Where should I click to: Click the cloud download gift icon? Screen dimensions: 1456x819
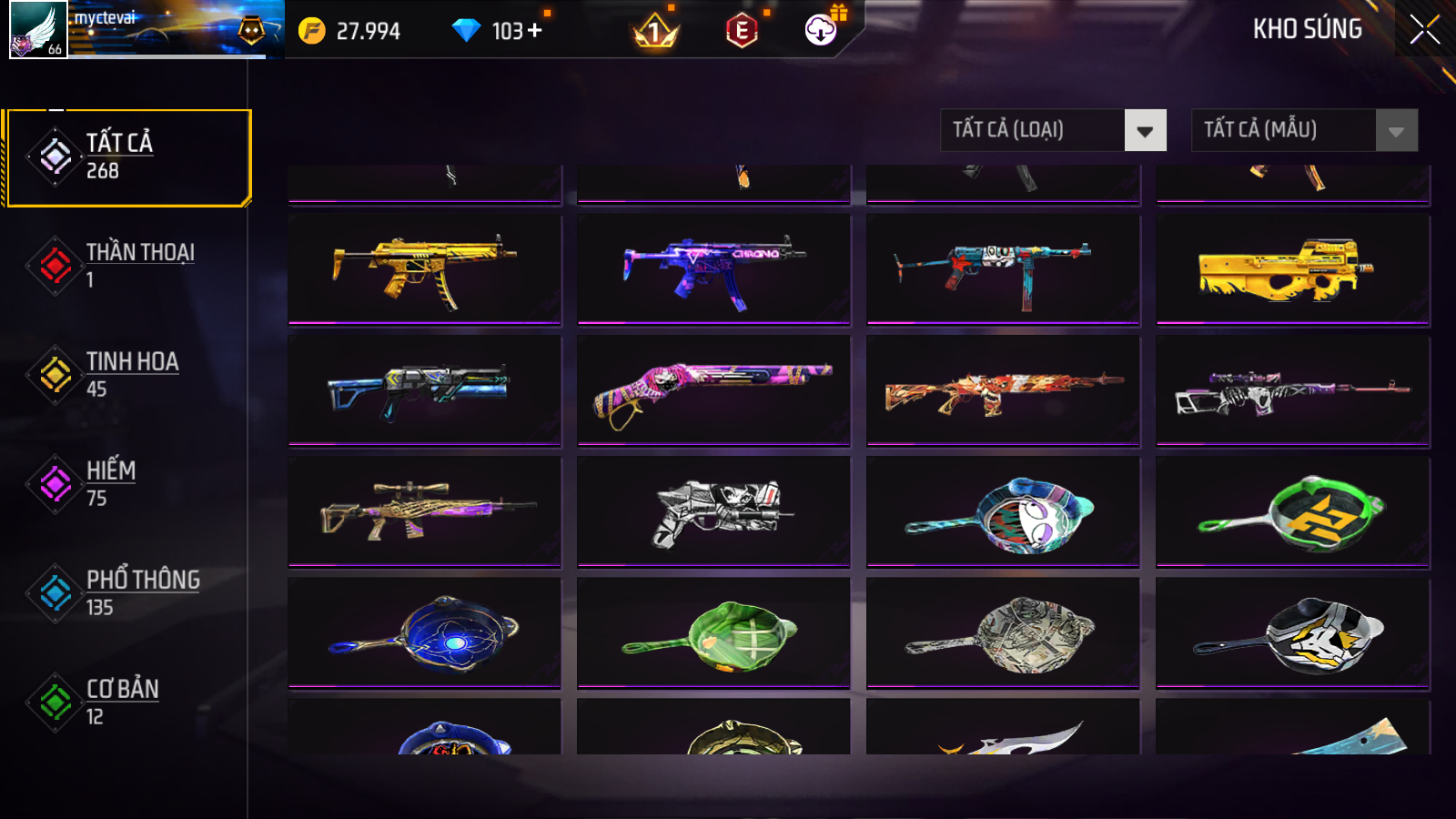[821, 31]
